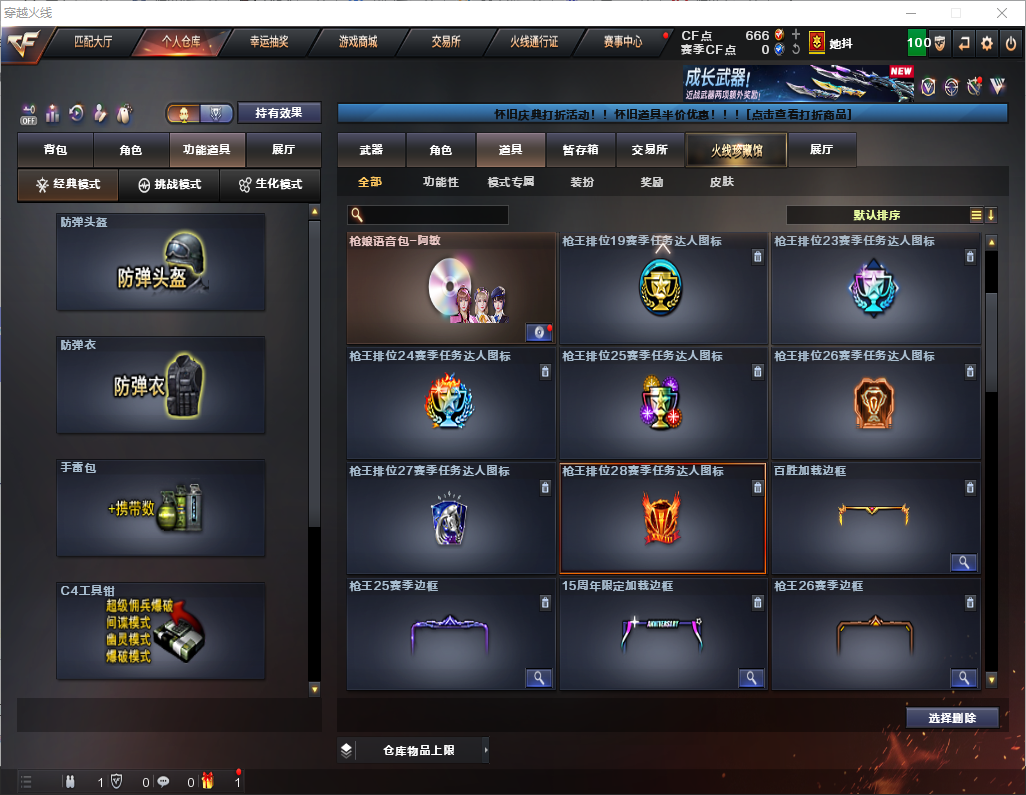The width and height of the screenshot is (1026, 795).
Task: Click the 防弹头盔 bulletproof helmet slot
Action: (x=161, y=262)
